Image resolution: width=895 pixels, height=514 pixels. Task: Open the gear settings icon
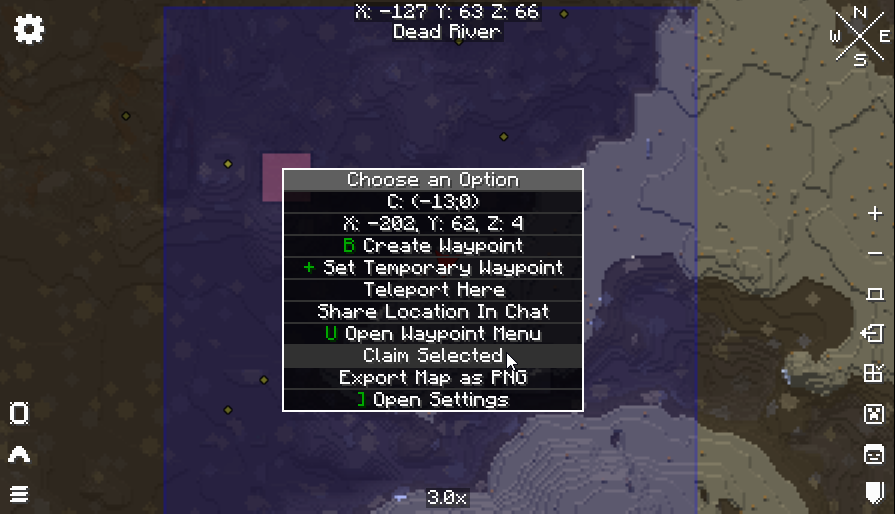29,29
